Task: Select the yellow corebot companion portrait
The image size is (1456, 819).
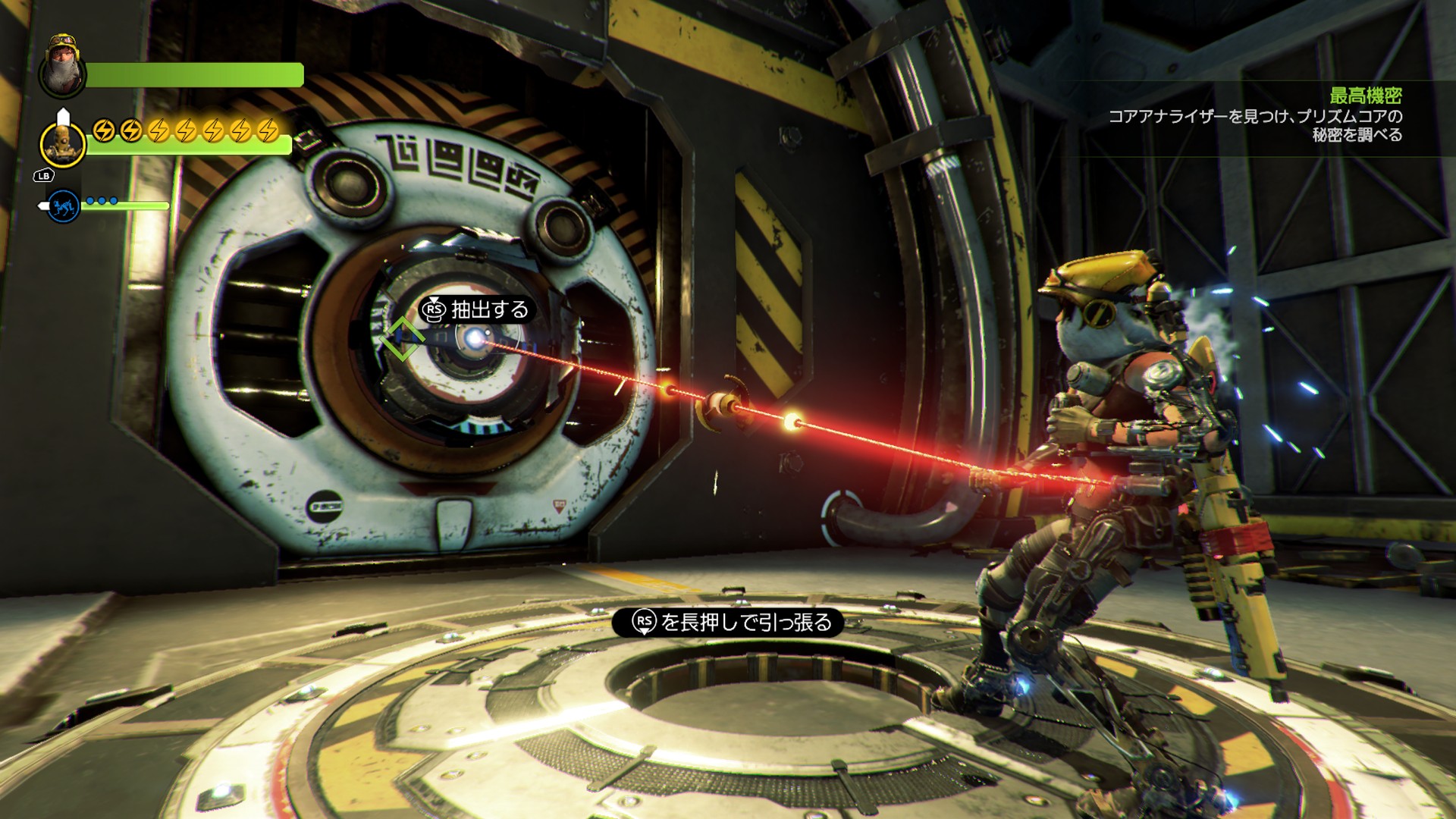Action: (62, 143)
